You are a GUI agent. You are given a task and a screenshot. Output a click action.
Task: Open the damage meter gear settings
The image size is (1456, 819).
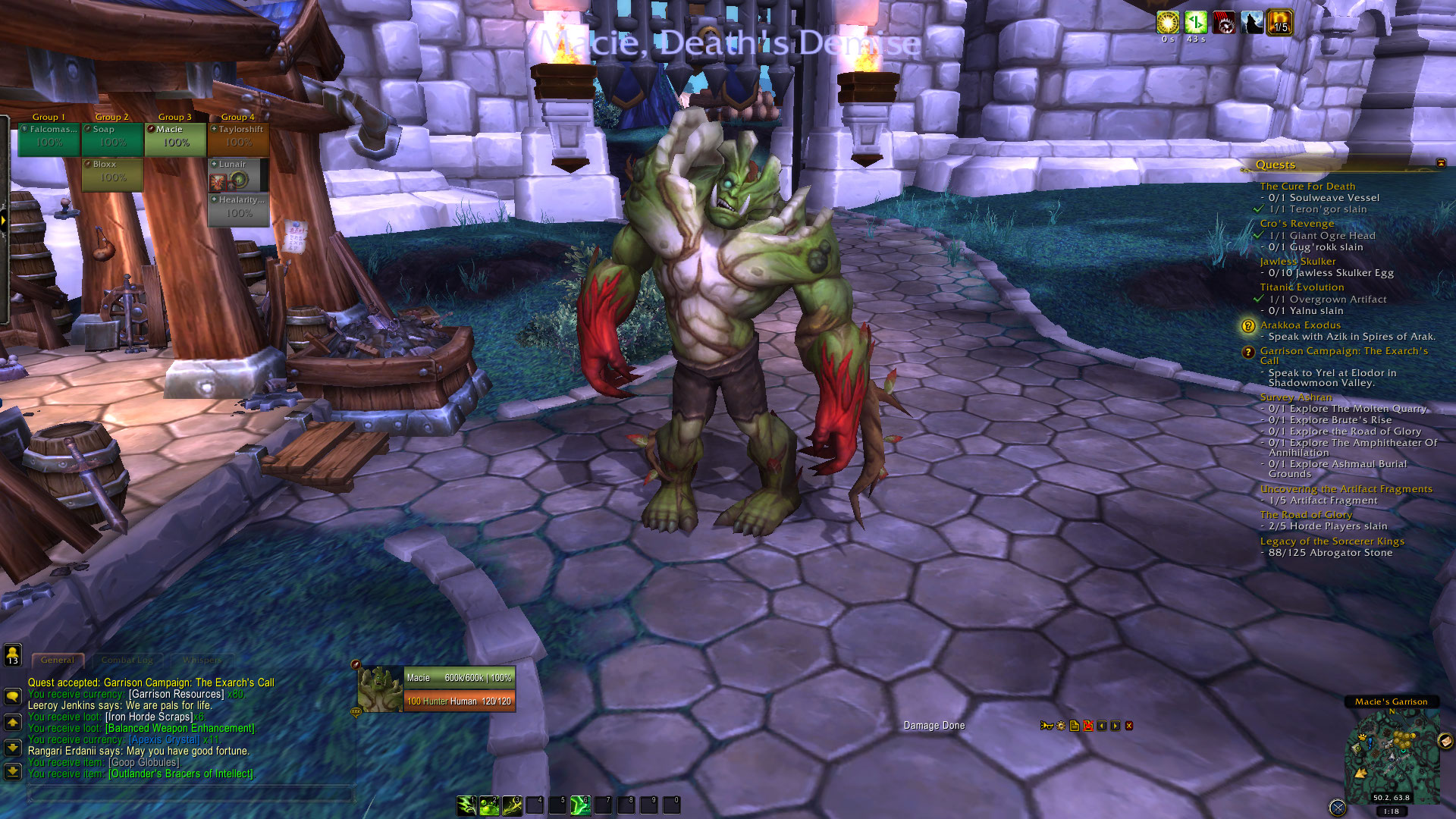[x=1061, y=726]
